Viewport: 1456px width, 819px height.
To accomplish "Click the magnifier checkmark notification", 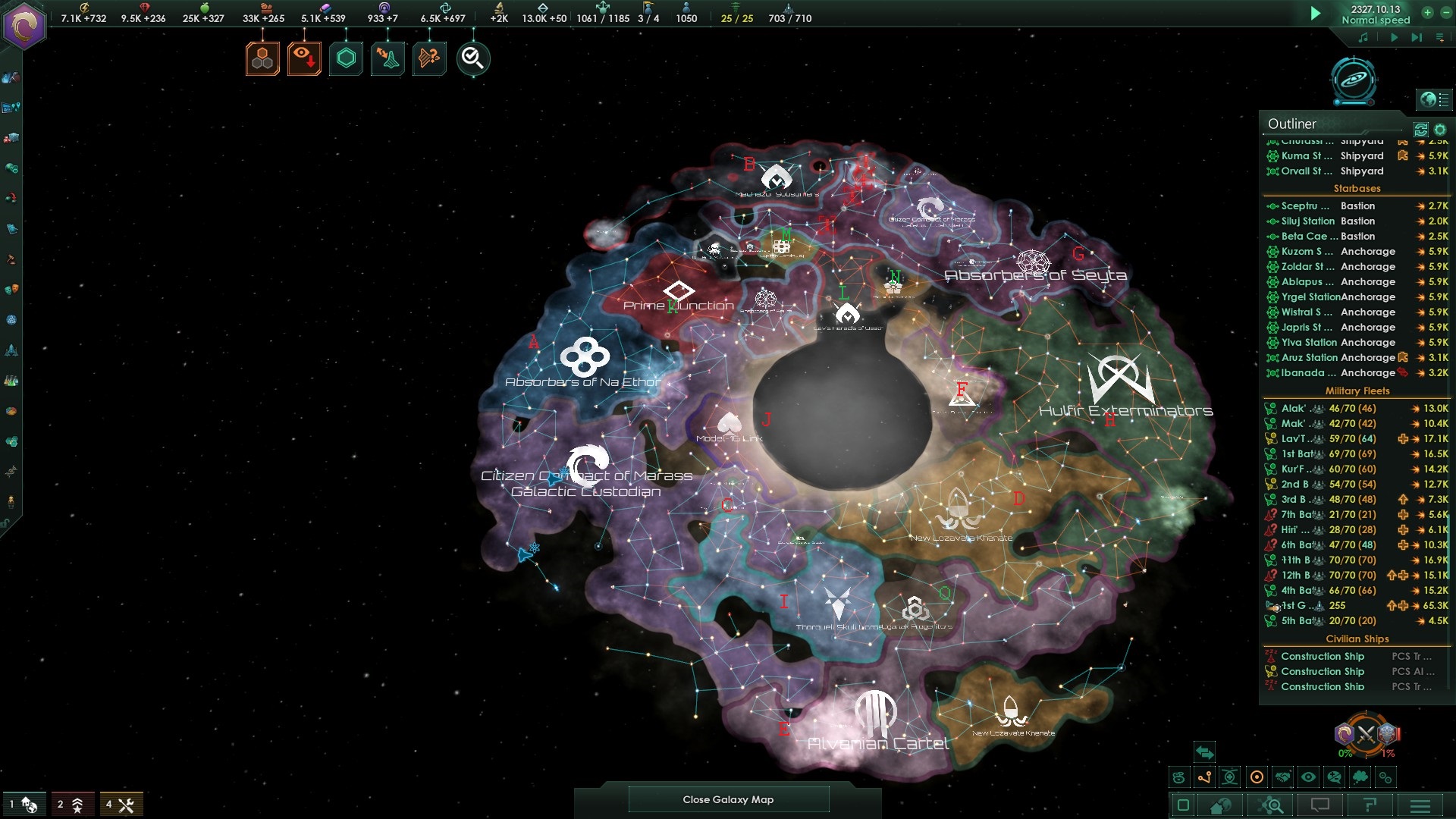I will point(472,58).
